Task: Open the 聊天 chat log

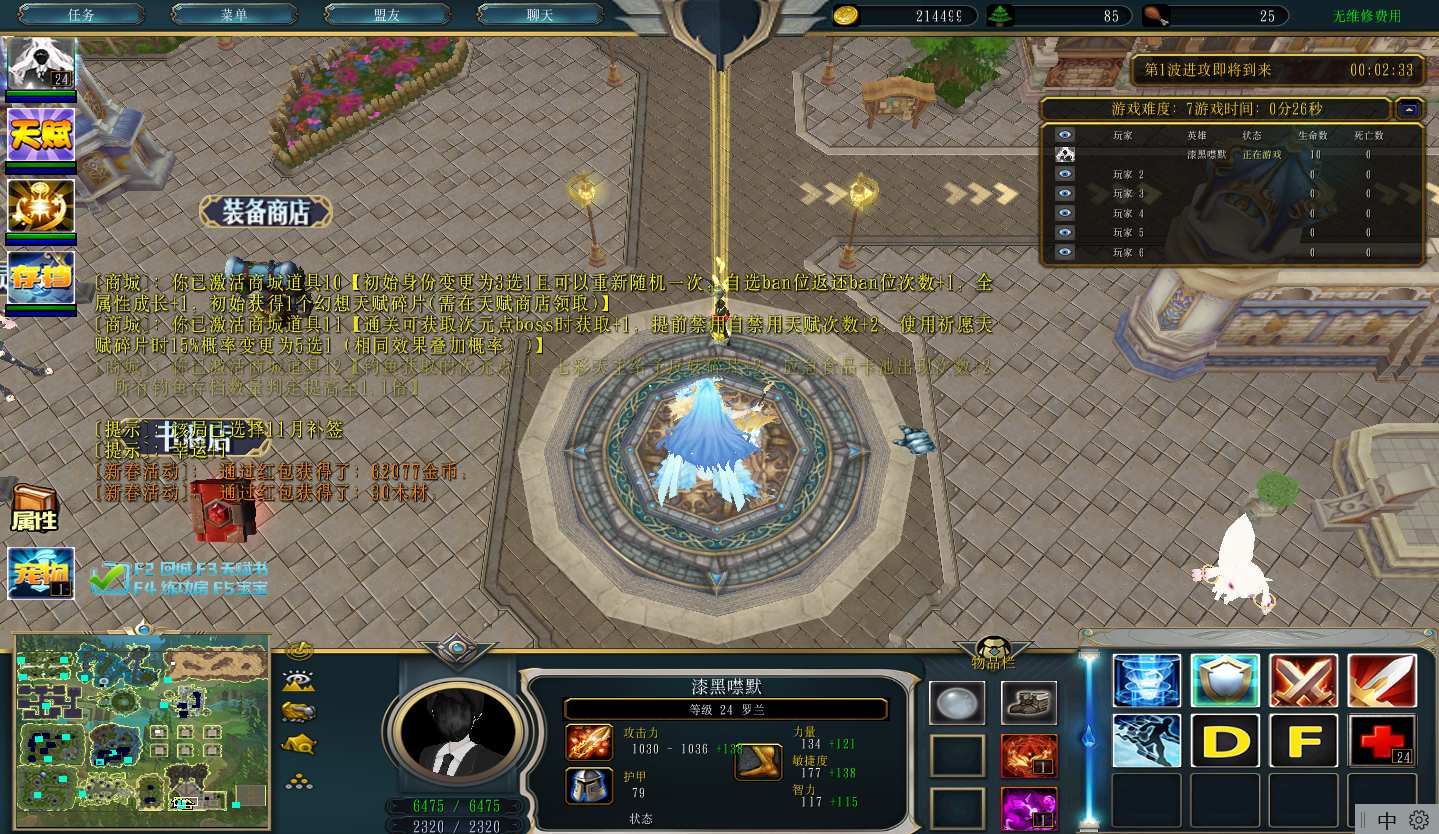Action: pyautogui.click(x=539, y=15)
